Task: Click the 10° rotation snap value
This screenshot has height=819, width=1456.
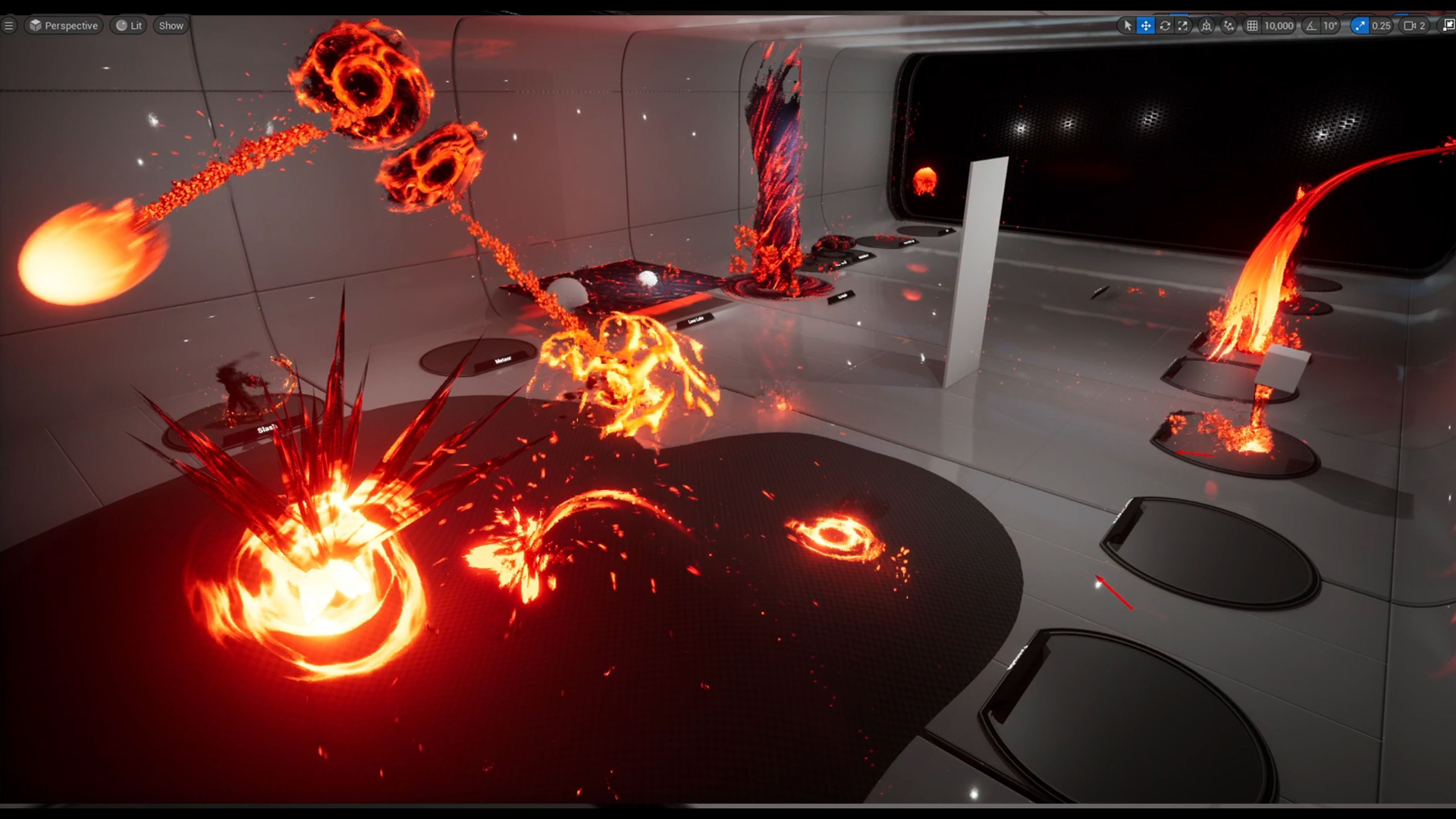Action: [x=1329, y=25]
